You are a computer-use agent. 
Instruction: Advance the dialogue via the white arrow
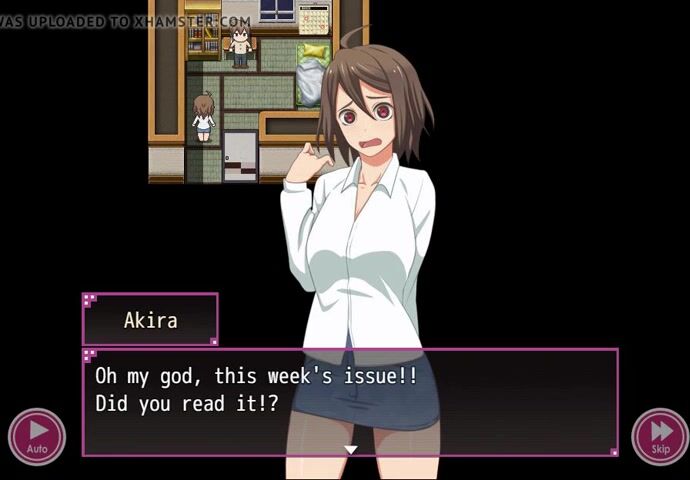(351, 450)
